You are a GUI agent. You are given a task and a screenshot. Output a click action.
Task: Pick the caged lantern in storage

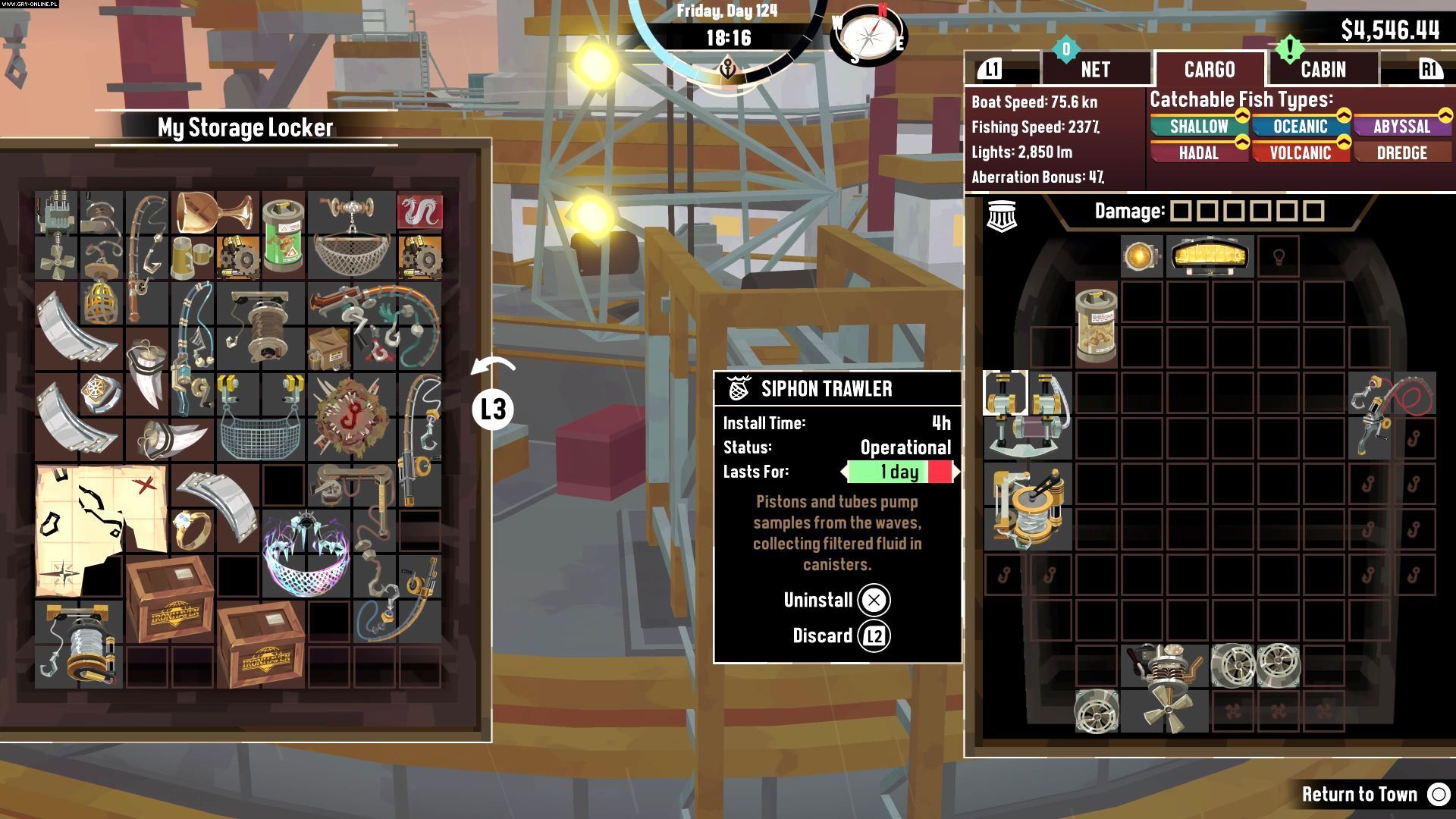[100, 300]
